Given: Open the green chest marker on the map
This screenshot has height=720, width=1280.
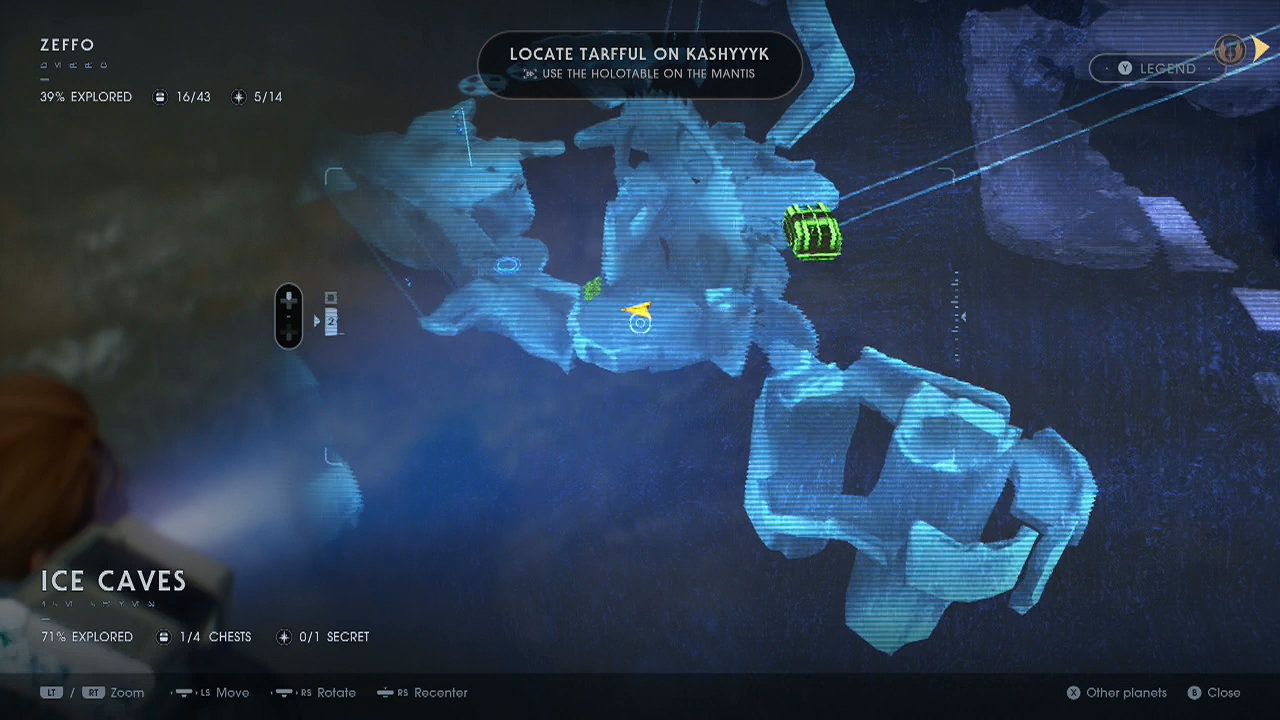Looking at the screenshot, I should [x=813, y=231].
